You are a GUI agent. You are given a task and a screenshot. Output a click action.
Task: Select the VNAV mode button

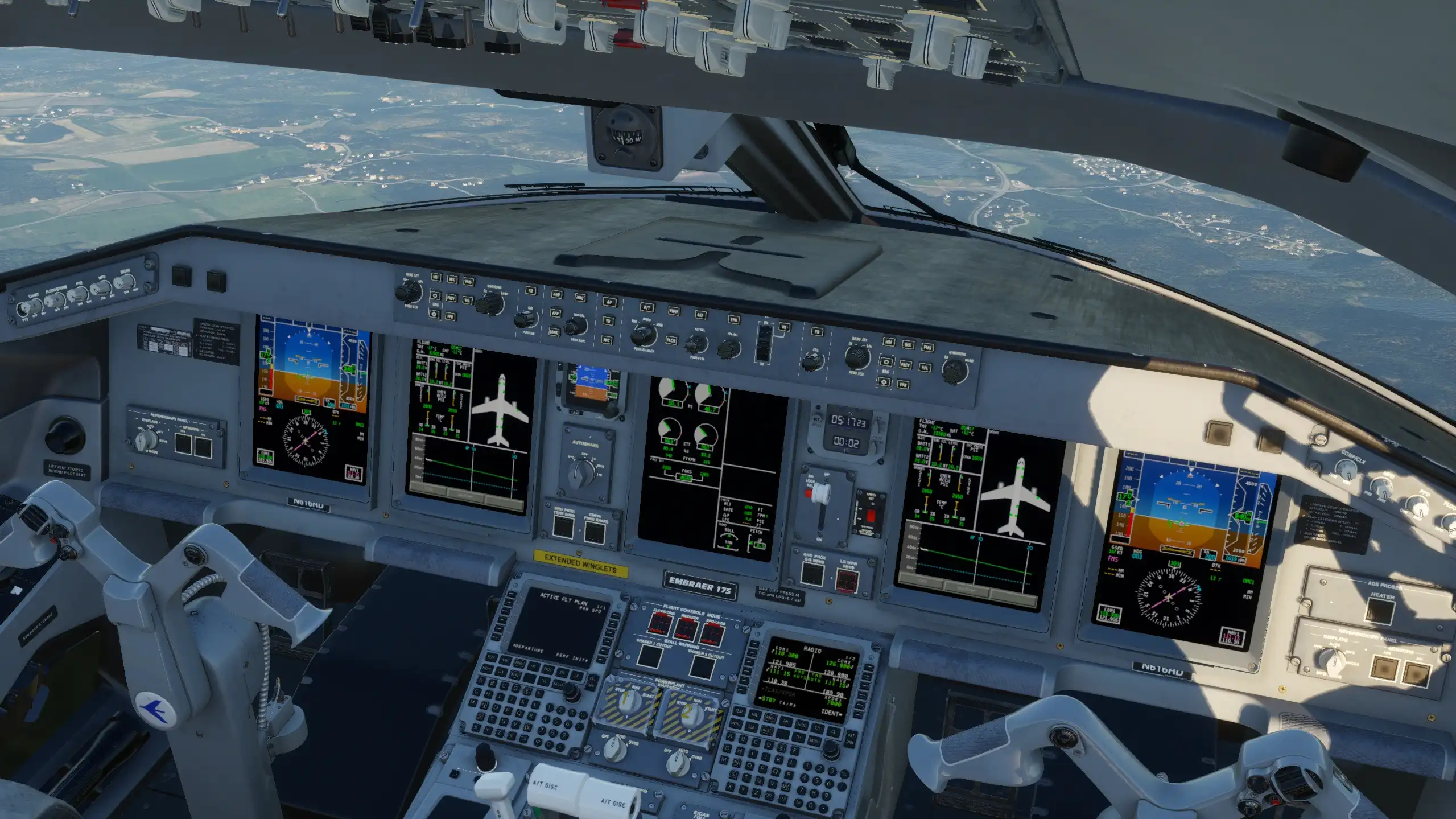click(x=674, y=311)
